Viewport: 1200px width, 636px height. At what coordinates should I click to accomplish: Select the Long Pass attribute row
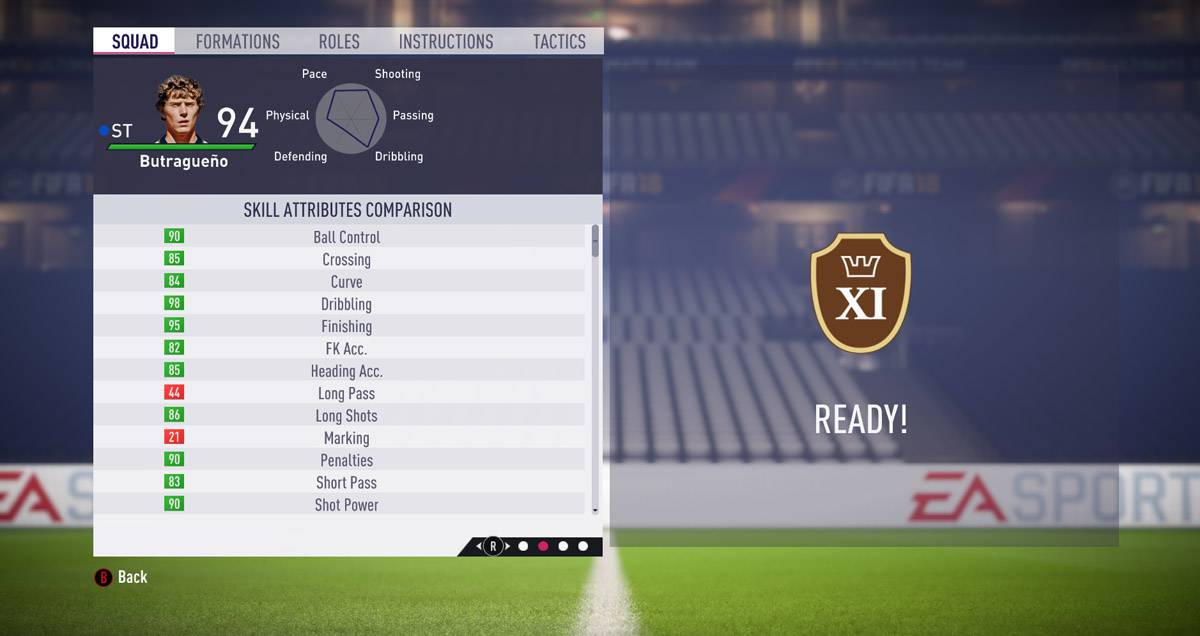[x=346, y=393]
